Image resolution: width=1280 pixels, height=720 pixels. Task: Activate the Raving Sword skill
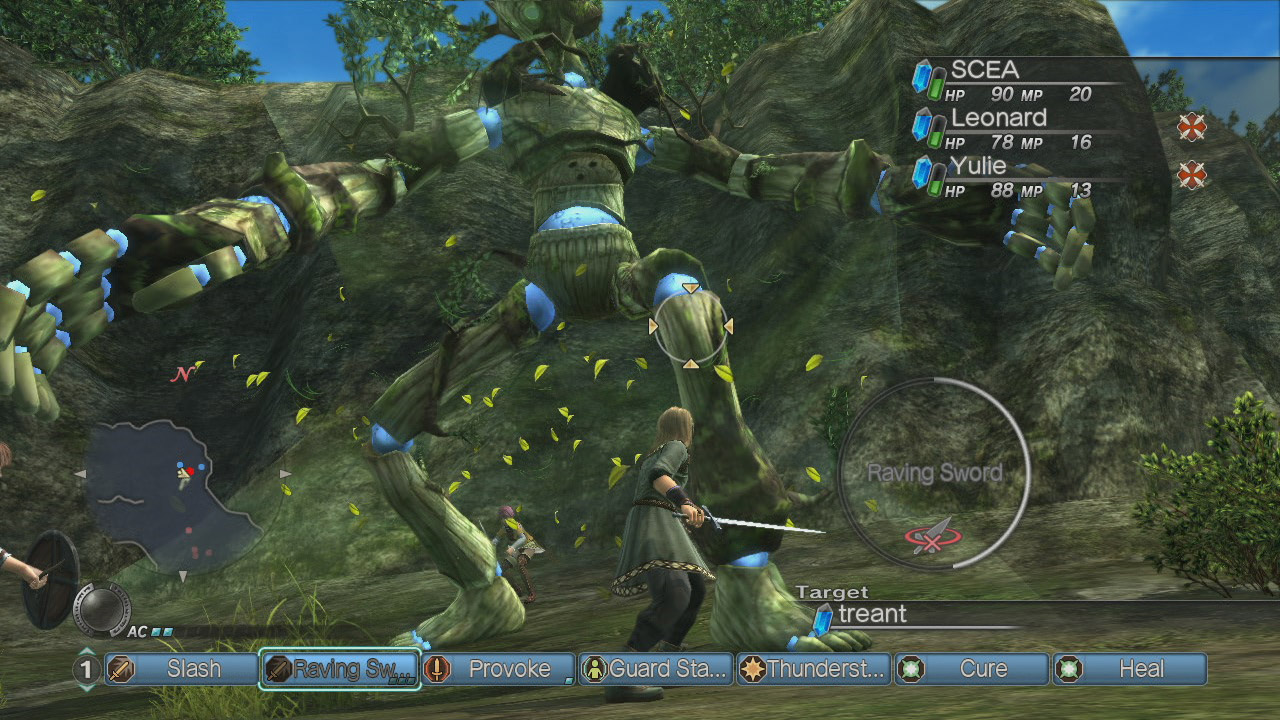340,669
